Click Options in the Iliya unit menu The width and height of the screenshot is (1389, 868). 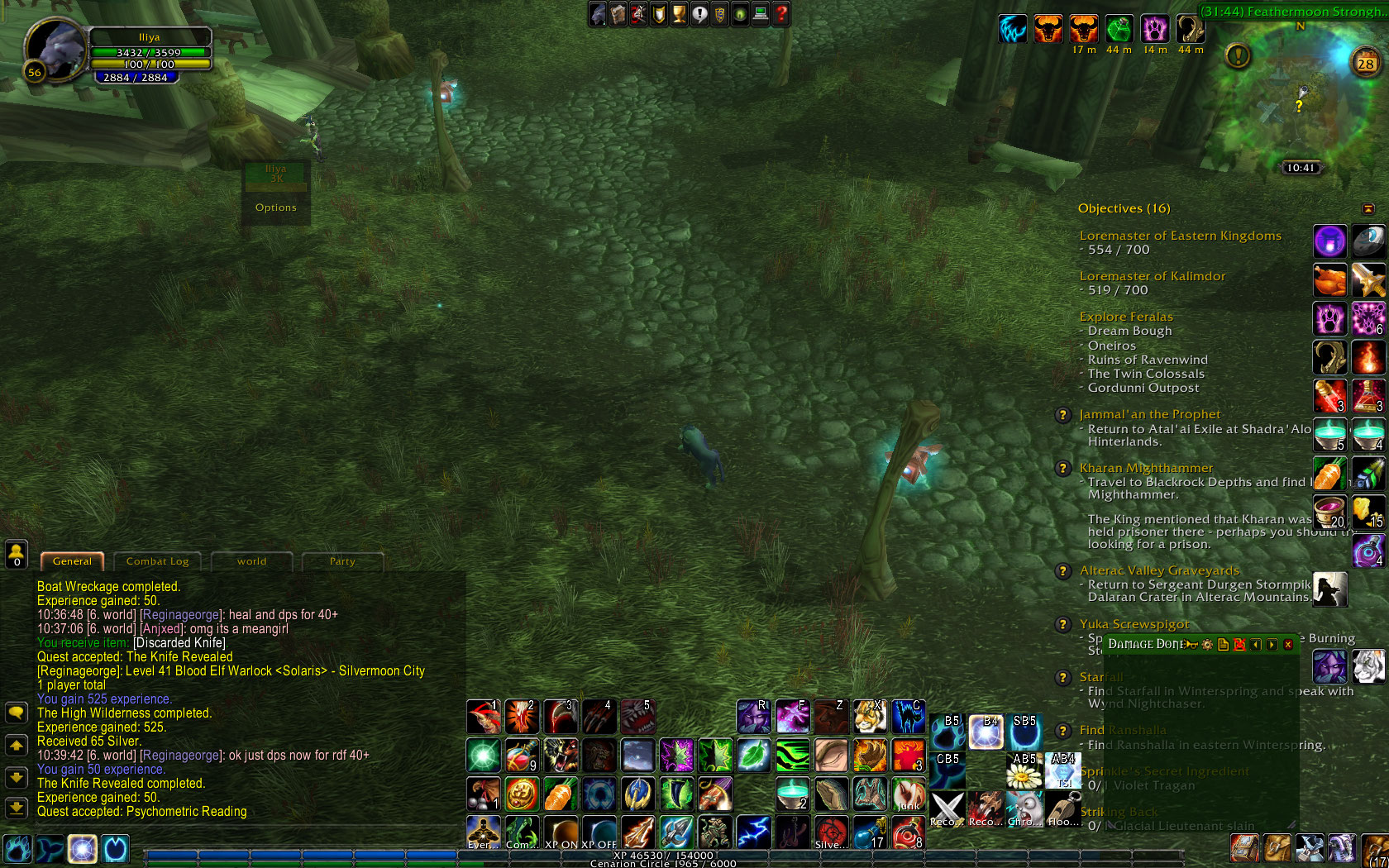coord(275,207)
